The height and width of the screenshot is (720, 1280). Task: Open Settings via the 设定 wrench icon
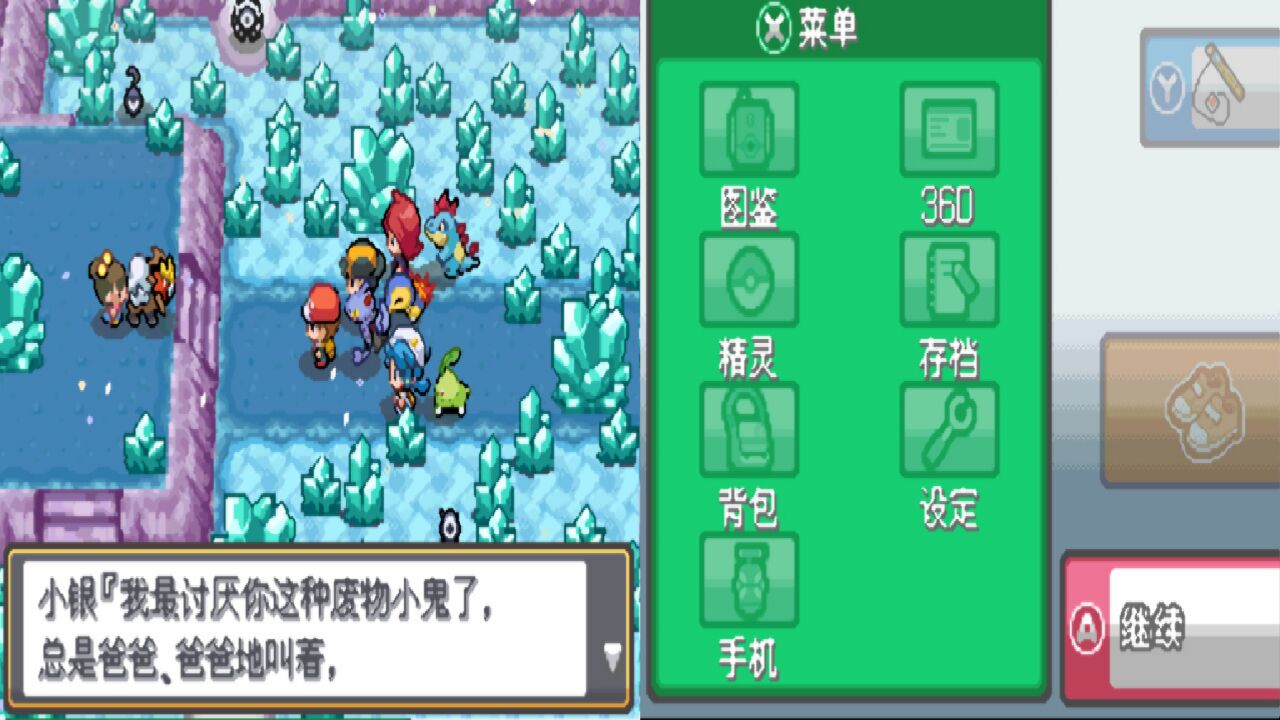tap(950, 430)
